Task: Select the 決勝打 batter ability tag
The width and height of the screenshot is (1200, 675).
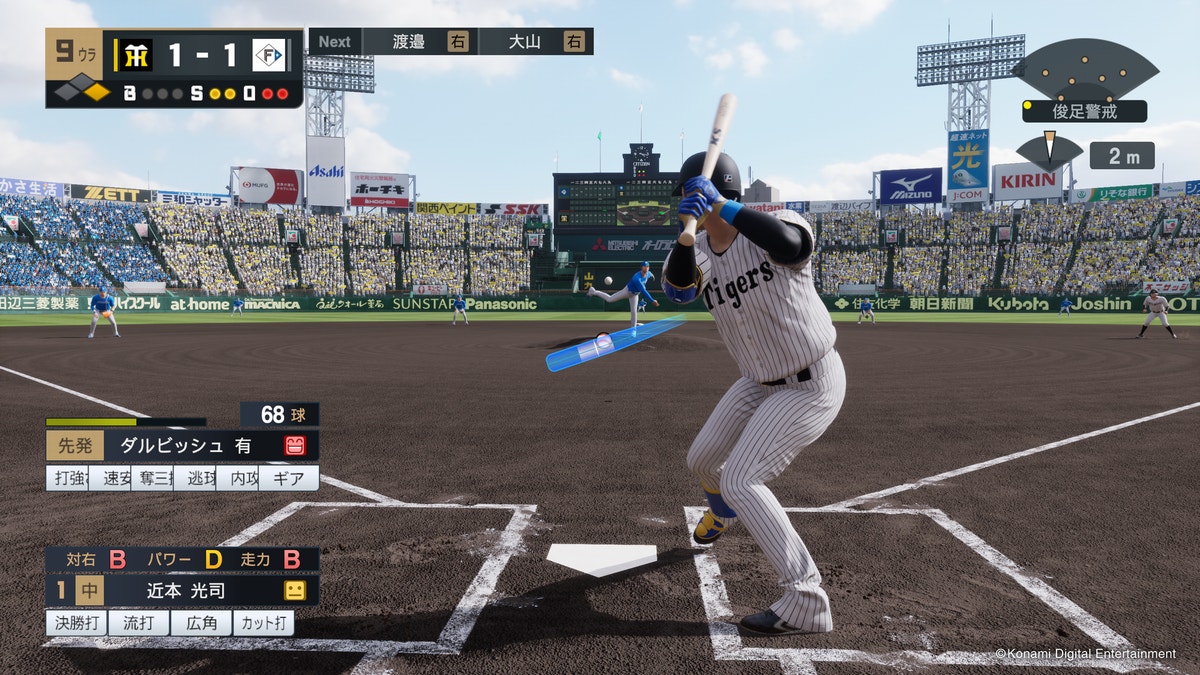Action: pos(75,623)
